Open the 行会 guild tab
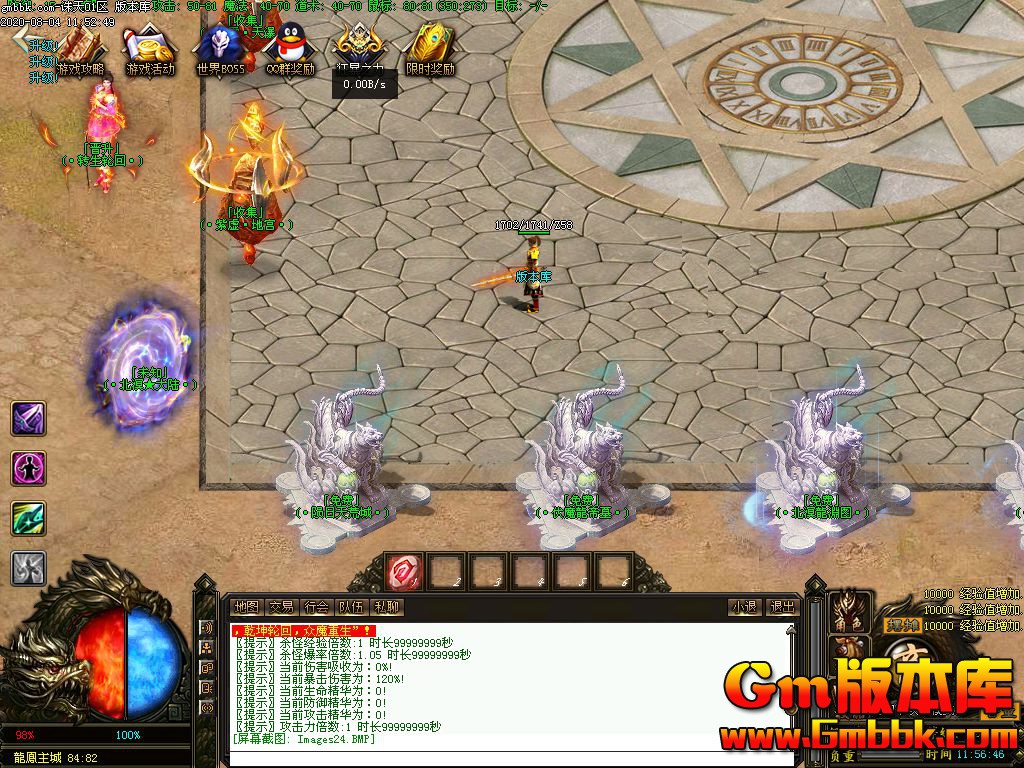 click(x=316, y=607)
